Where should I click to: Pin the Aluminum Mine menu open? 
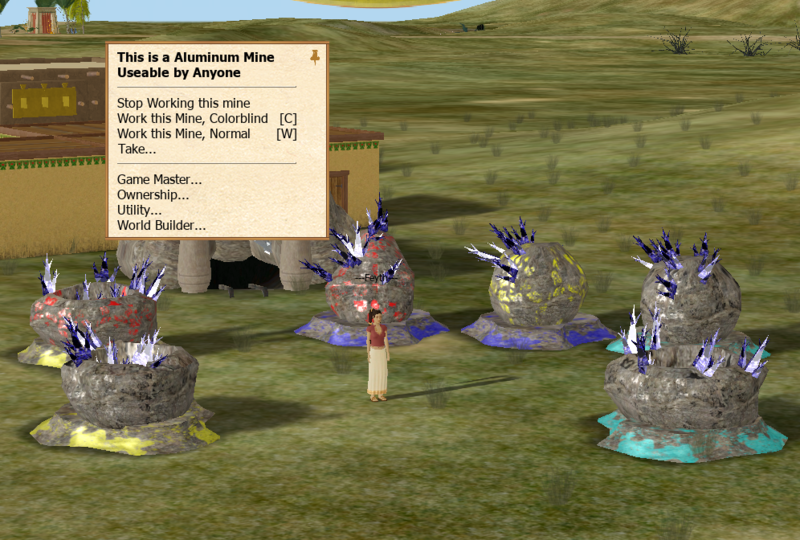pyautogui.click(x=315, y=58)
